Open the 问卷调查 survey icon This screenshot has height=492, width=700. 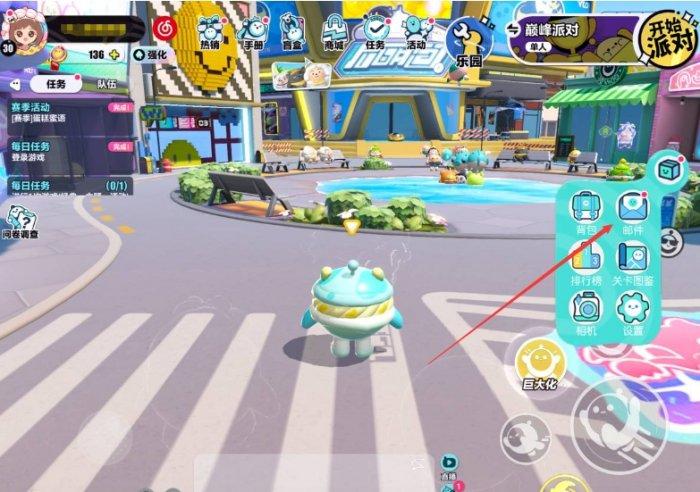(21, 222)
